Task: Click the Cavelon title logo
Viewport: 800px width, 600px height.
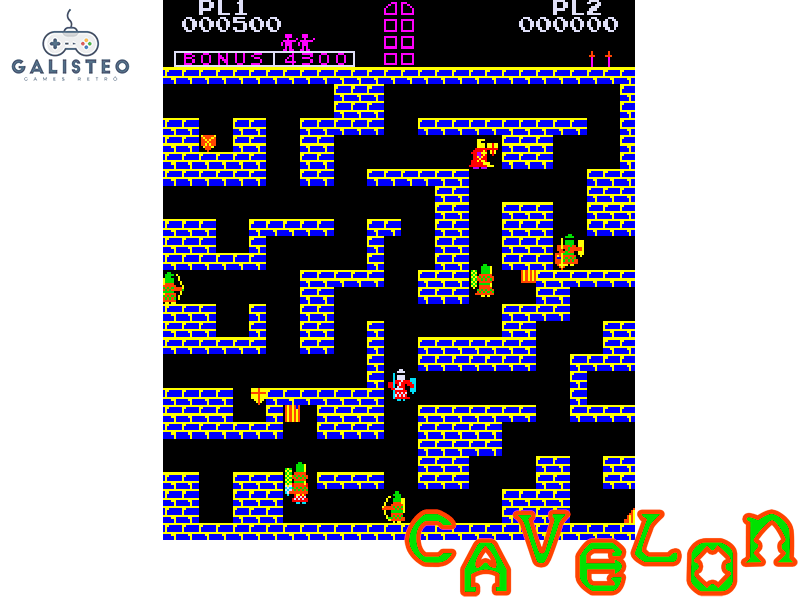Action: click(x=600, y=550)
